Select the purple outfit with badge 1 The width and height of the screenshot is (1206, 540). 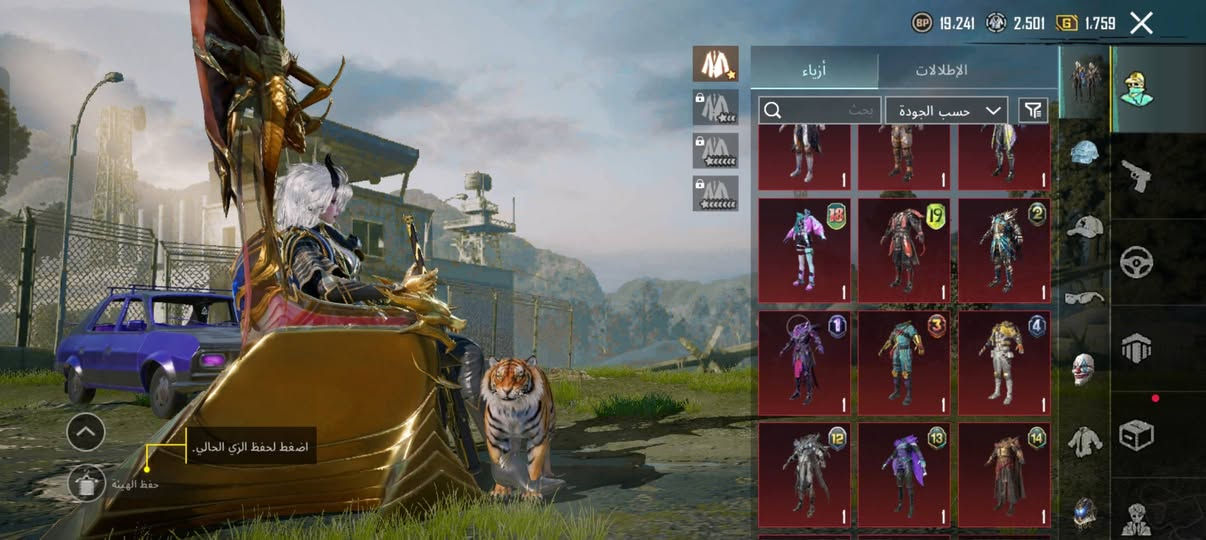(x=804, y=363)
